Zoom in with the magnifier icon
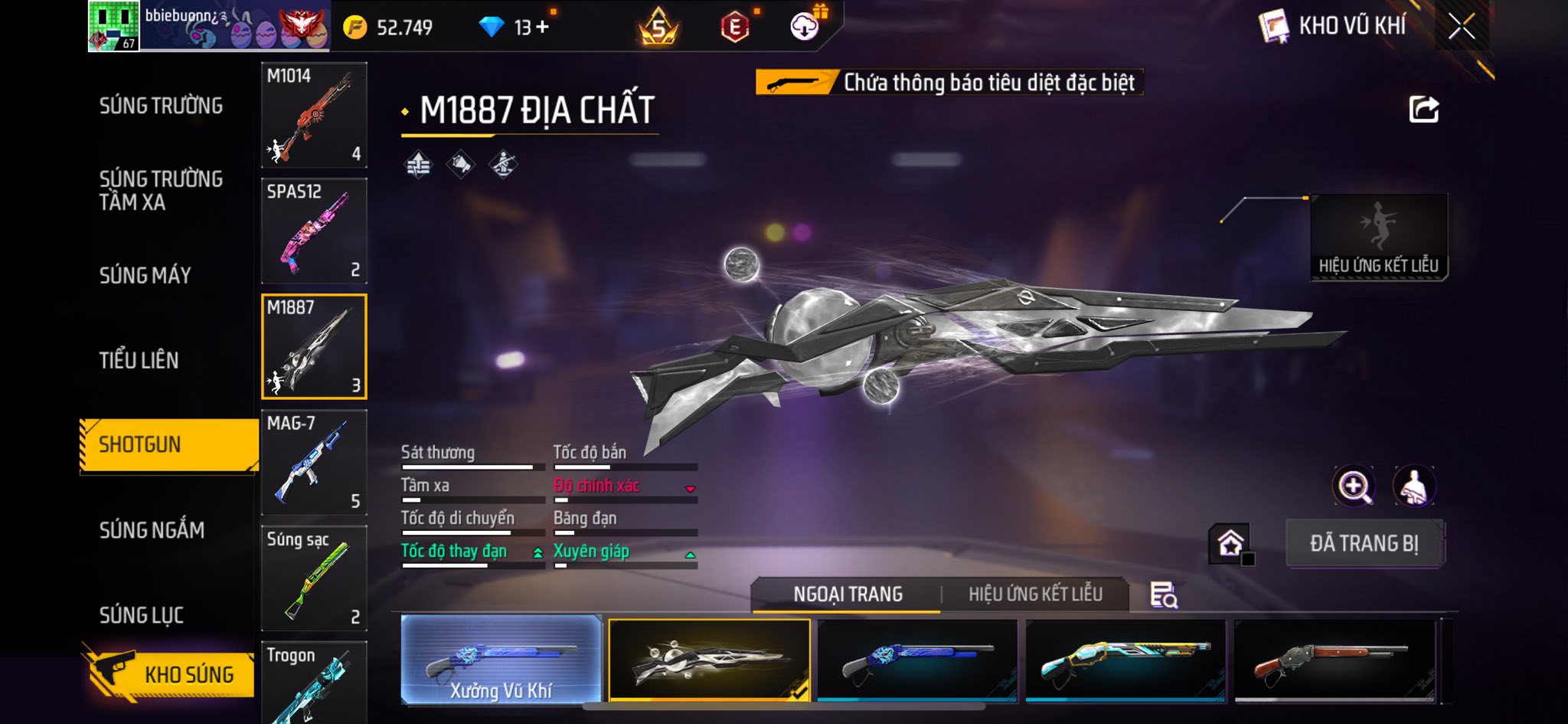The image size is (1568, 724). 1354,486
